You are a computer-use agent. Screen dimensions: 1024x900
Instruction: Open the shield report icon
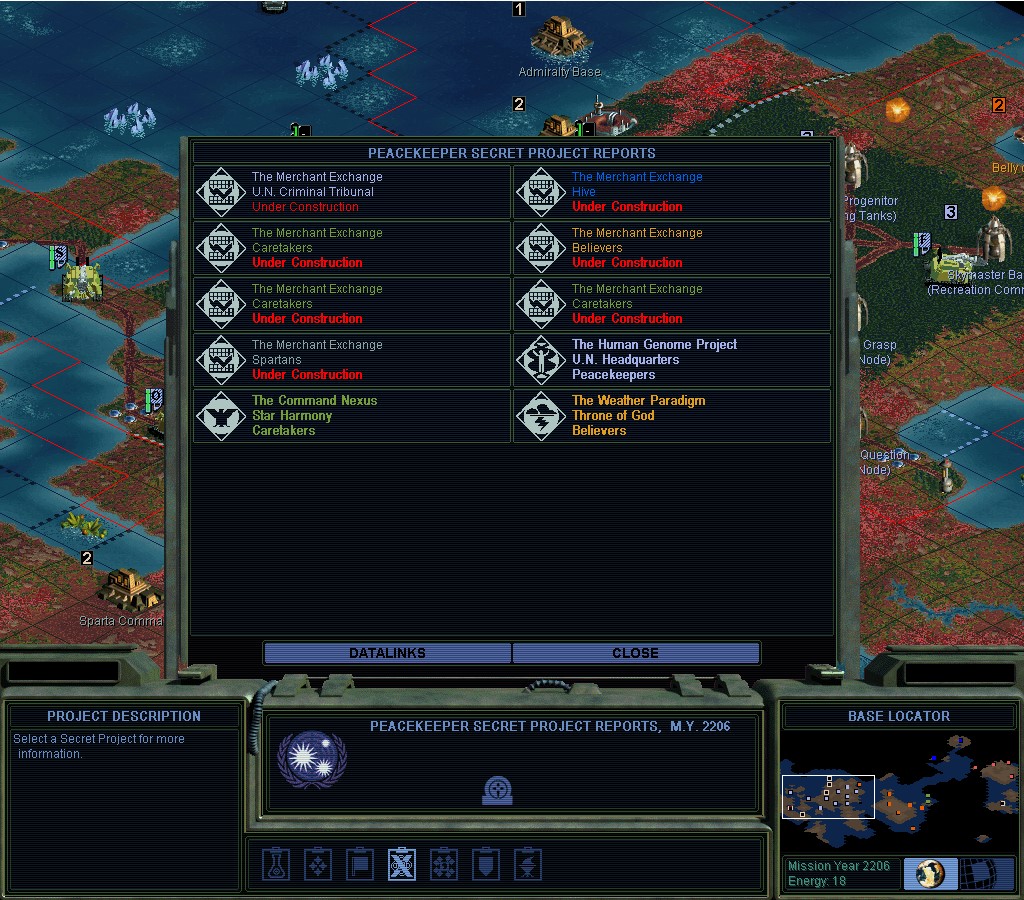point(486,864)
